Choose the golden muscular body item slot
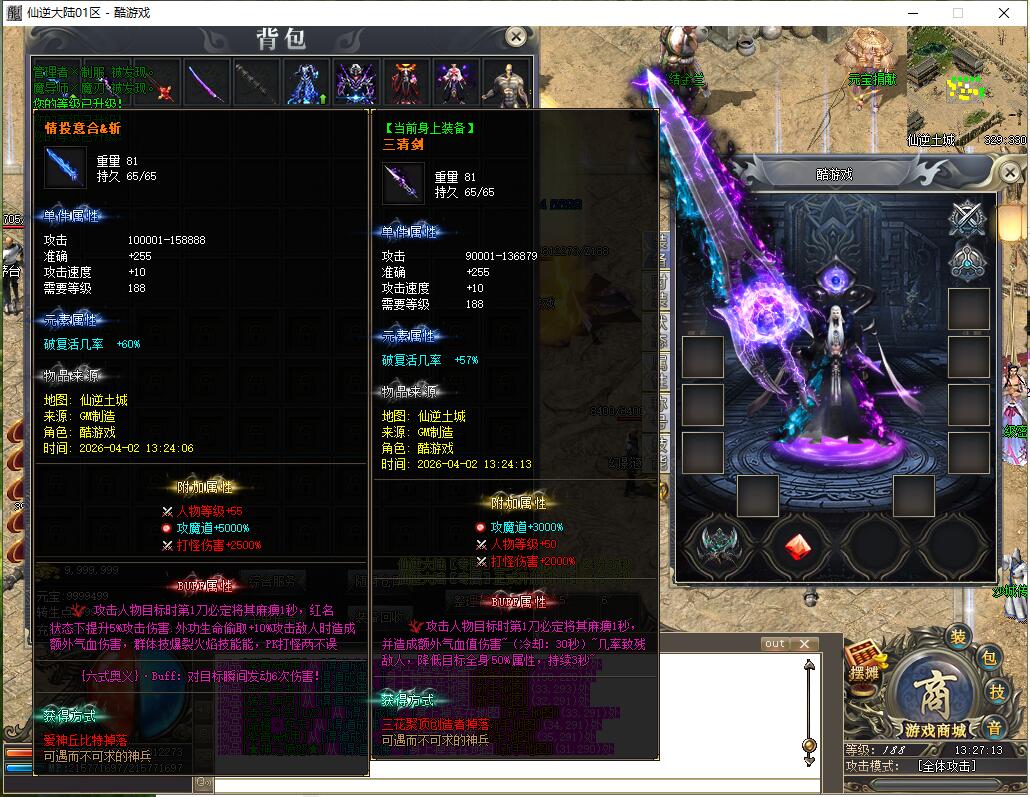The height and width of the screenshot is (797, 1030). click(504, 83)
